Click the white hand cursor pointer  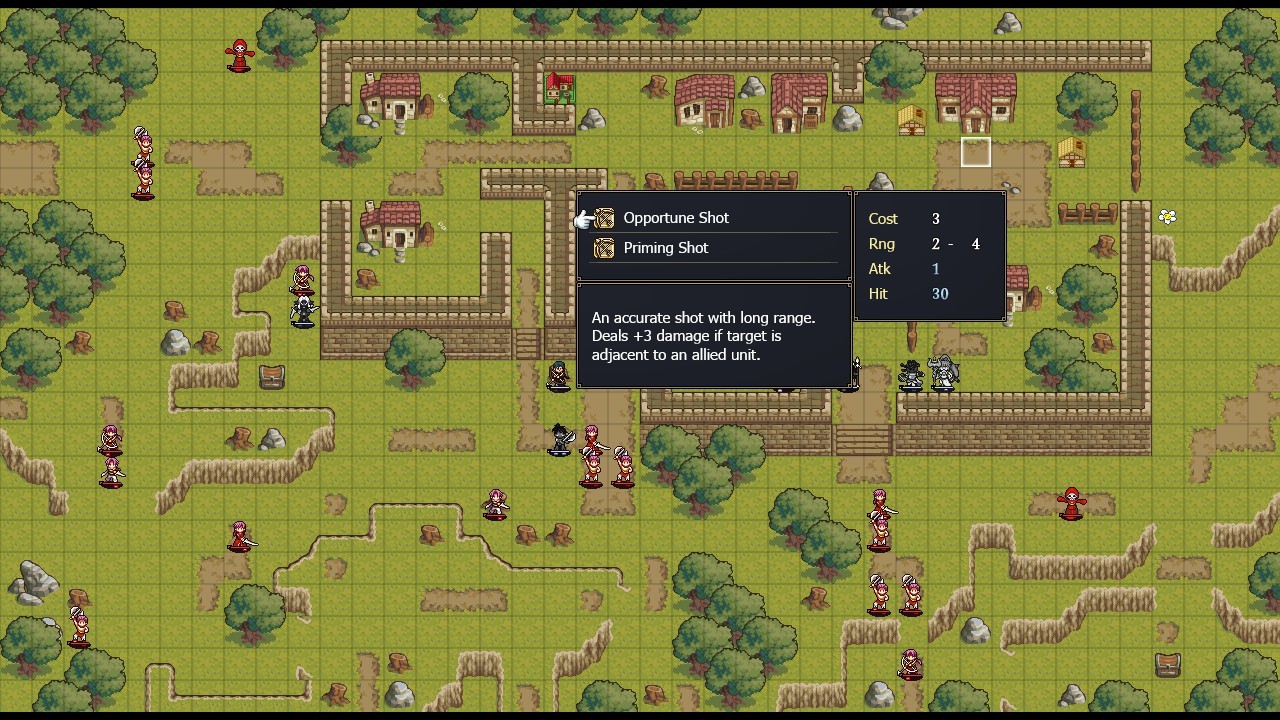point(584,219)
